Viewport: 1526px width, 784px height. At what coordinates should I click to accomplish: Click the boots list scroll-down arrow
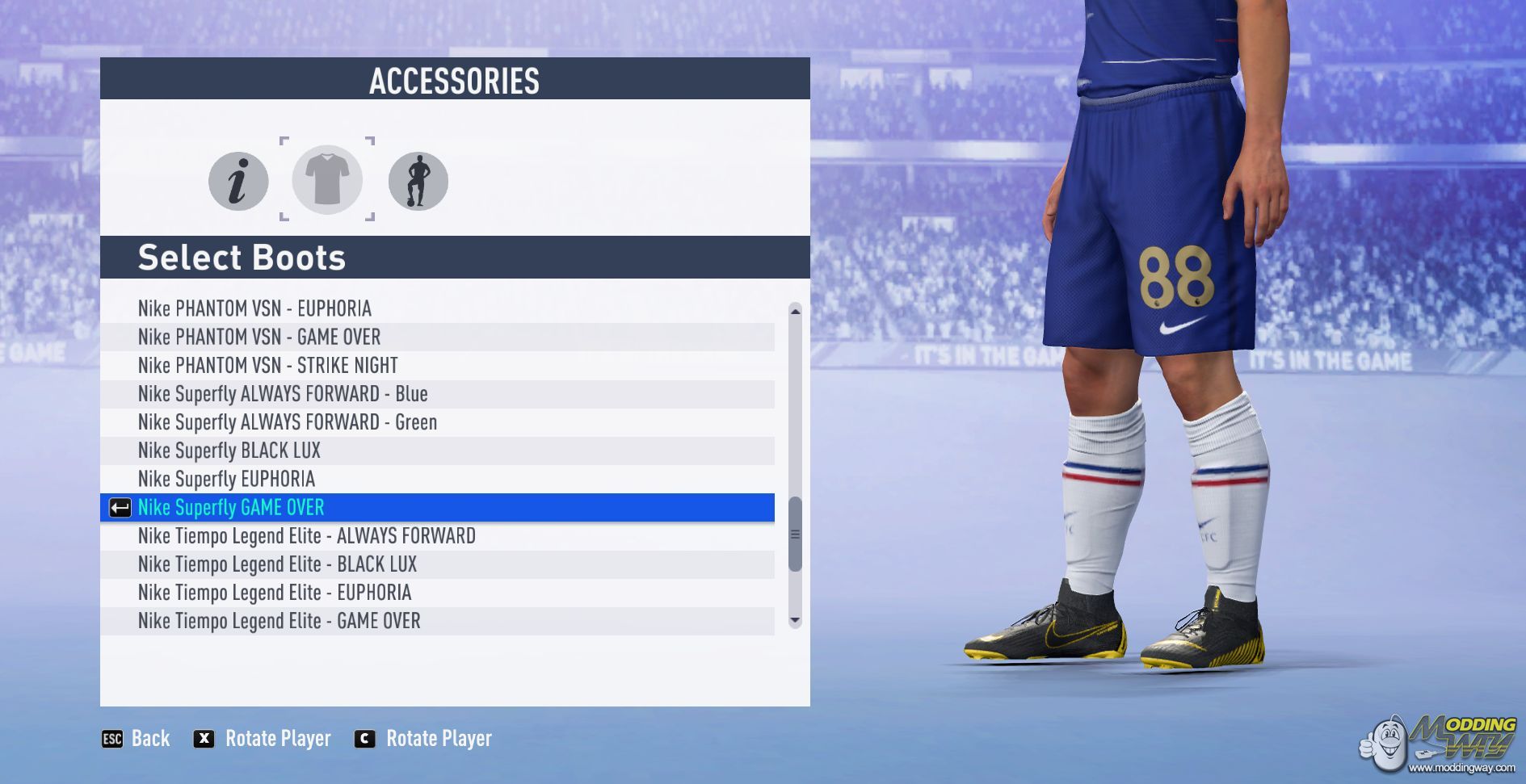click(x=795, y=620)
